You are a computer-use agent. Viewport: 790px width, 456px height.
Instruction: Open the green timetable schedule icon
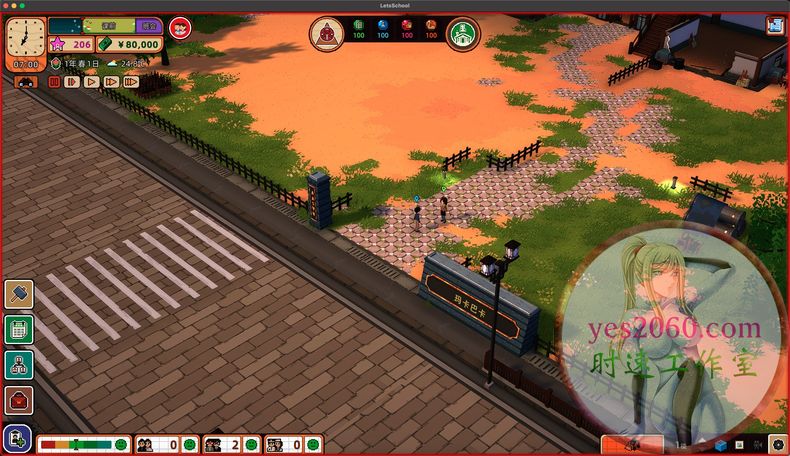[19, 329]
